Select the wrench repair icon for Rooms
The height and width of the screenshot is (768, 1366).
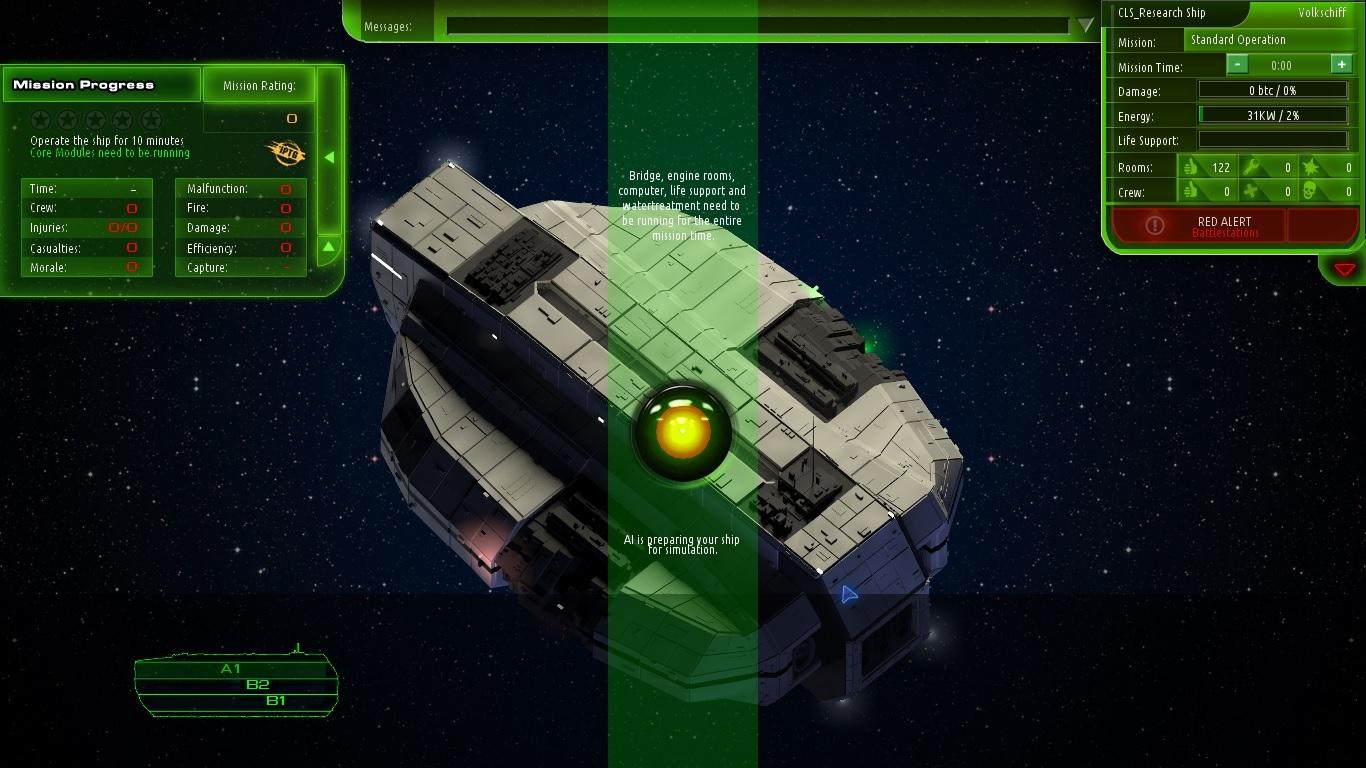pyautogui.click(x=1250, y=167)
